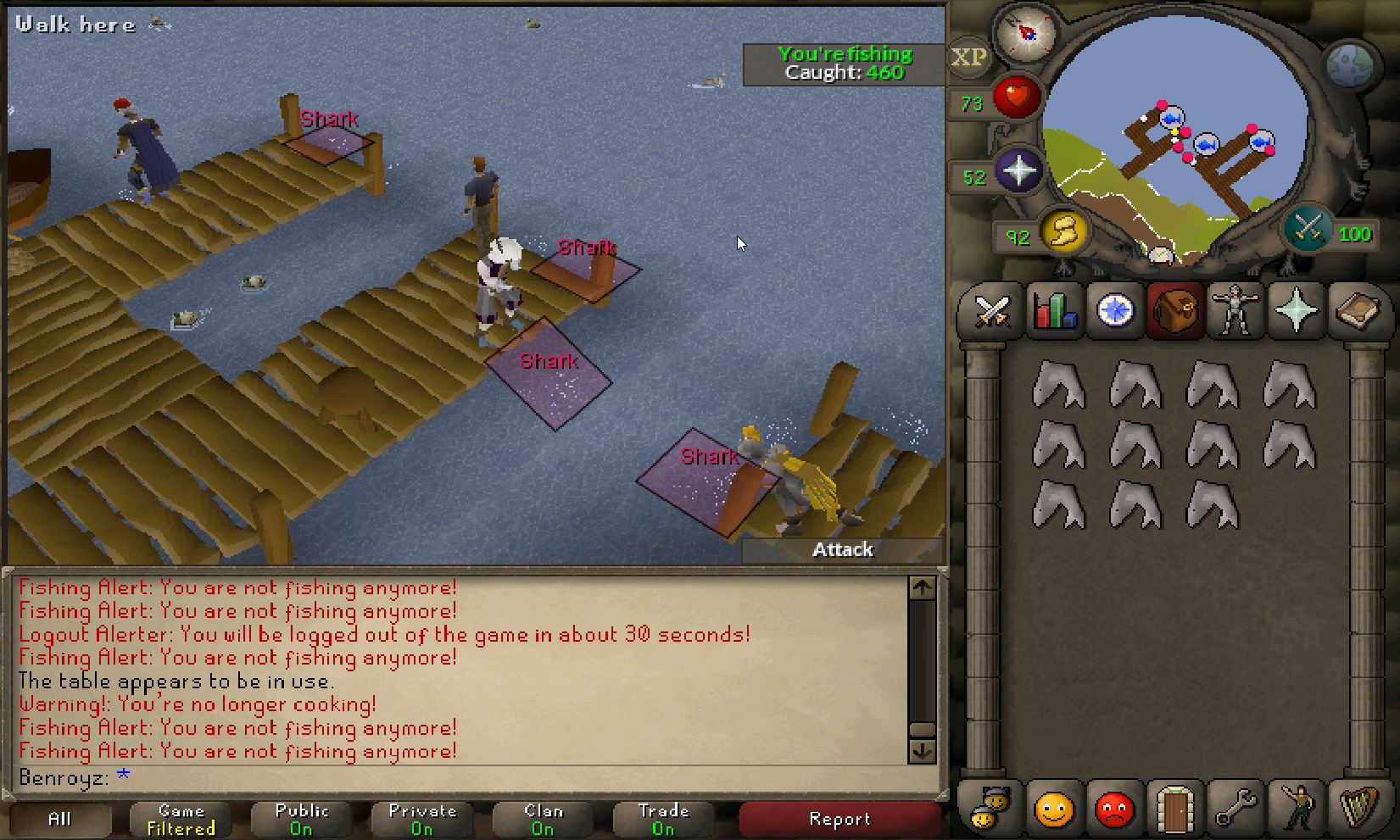
Task: Click the red Report button
Action: pyautogui.click(x=839, y=819)
